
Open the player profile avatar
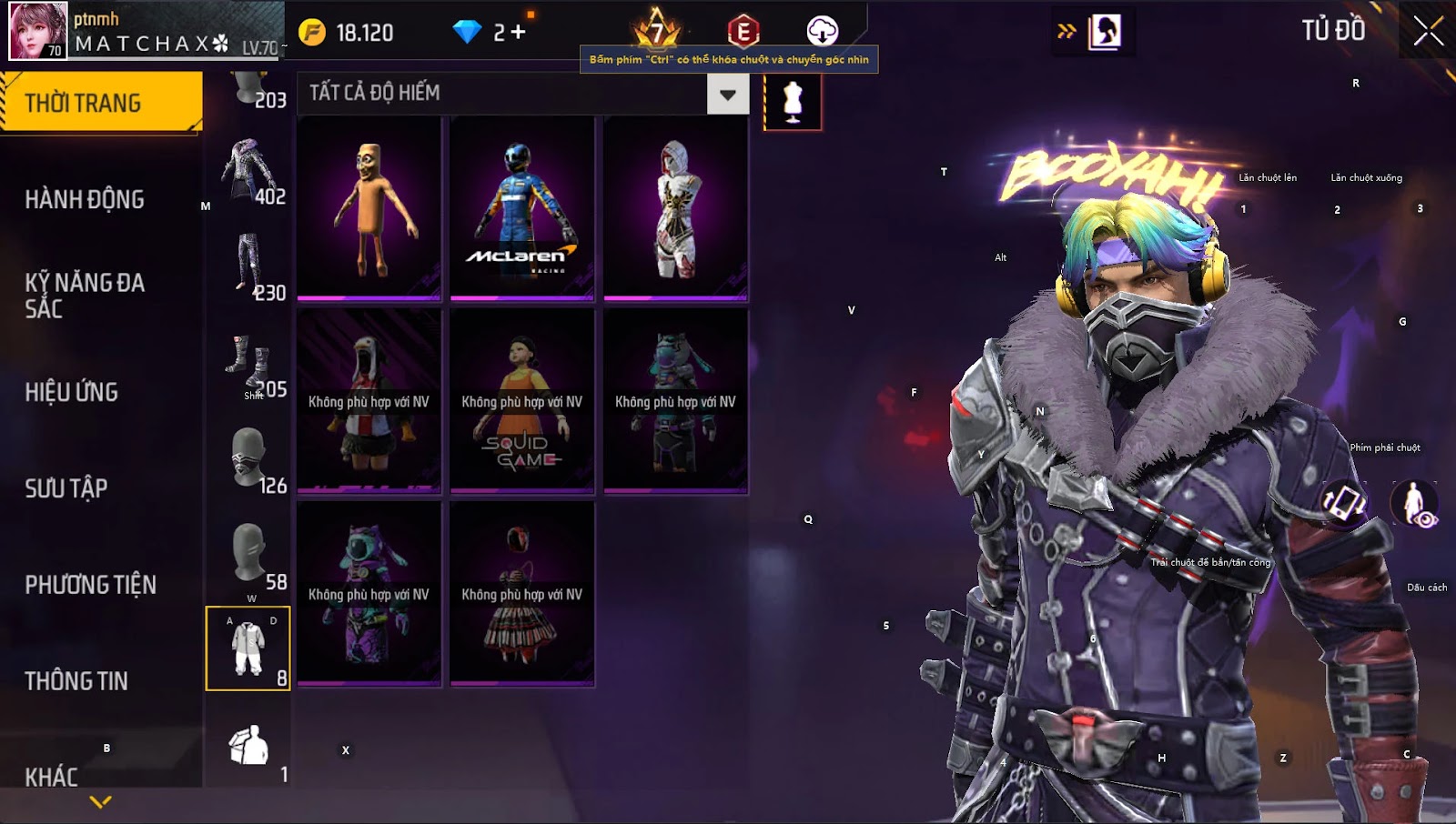click(38, 30)
